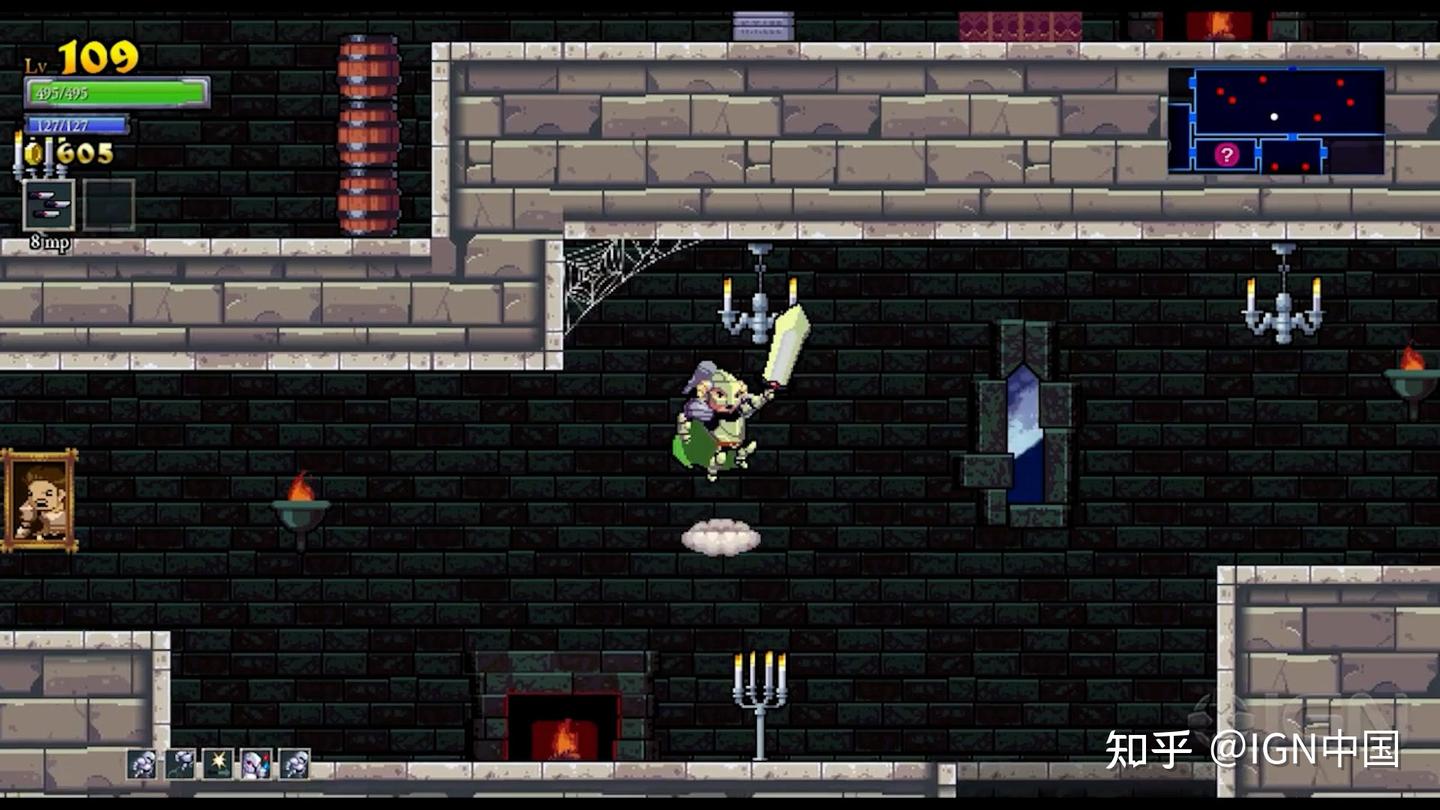The height and width of the screenshot is (810, 1440).
Task: Expand the empty secondary item slot
Action: [x=110, y=204]
